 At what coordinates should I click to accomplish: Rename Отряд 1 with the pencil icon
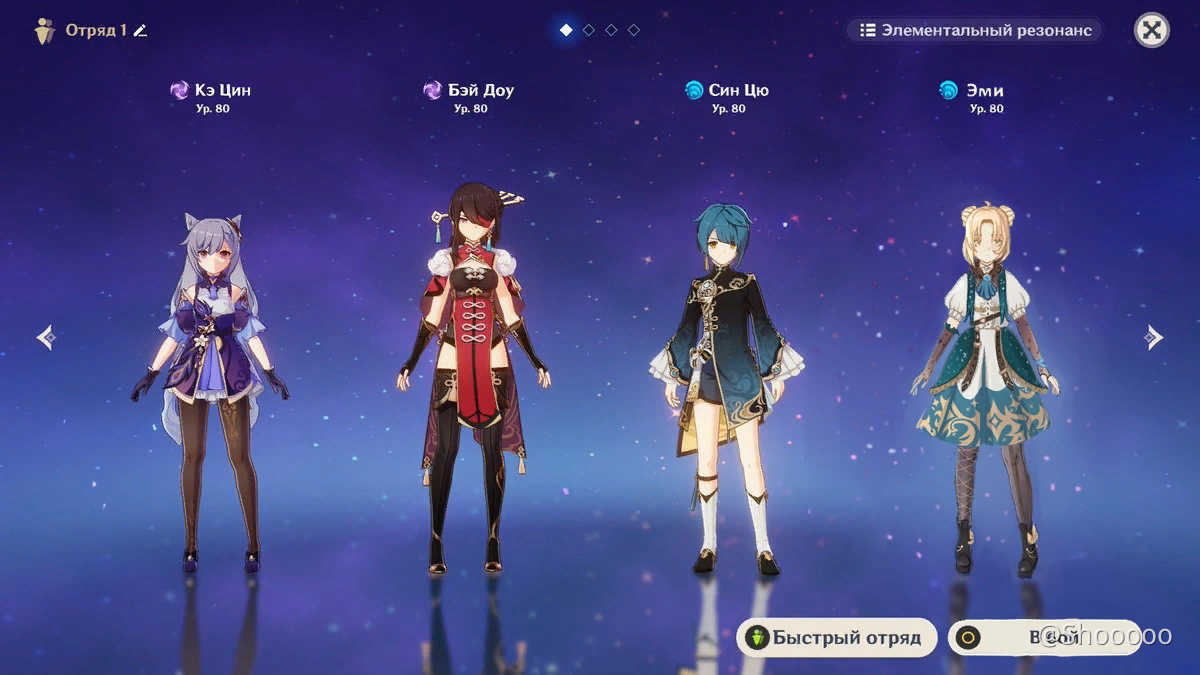pyautogui.click(x=141, y=30)
